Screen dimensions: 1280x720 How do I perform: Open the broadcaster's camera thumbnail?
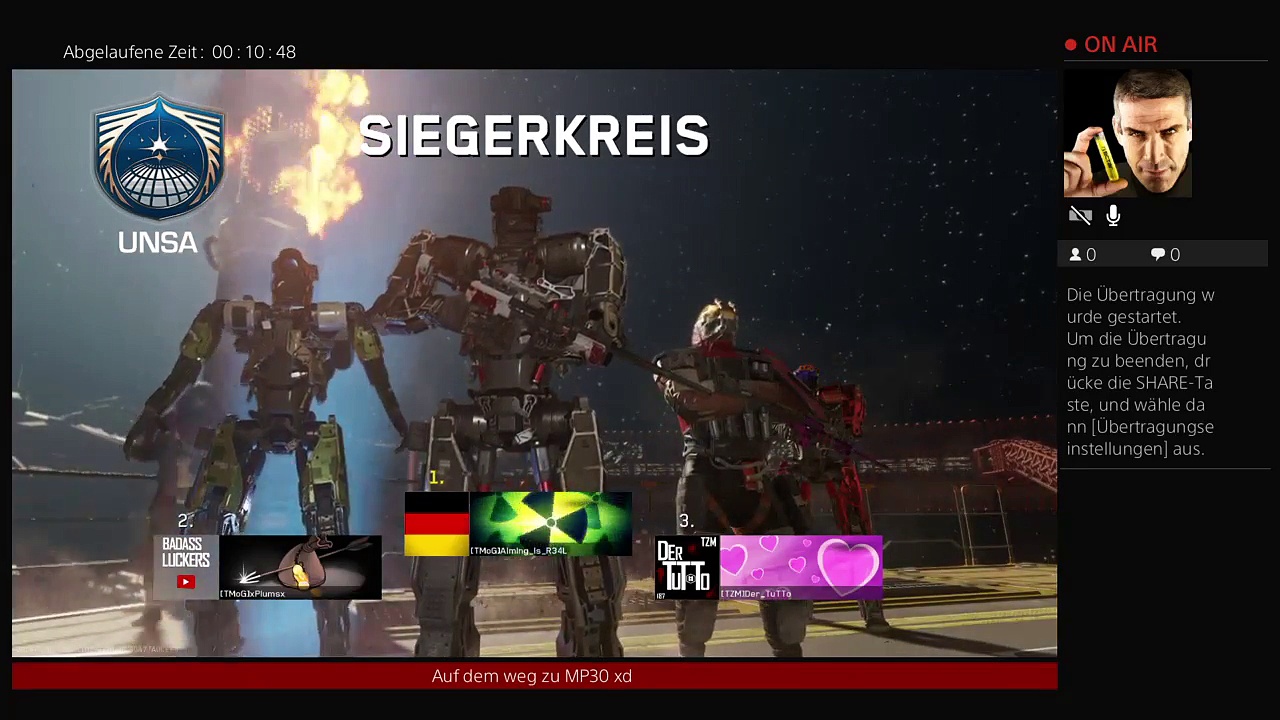pos(1127,133)
